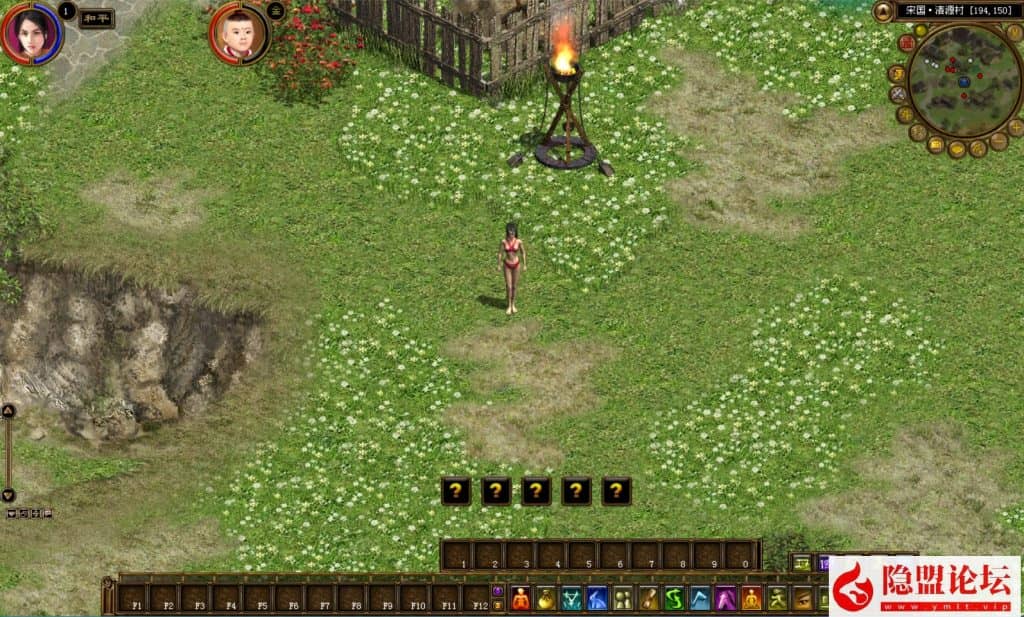This screenshot has width=1024, height=617.
Task: Open the two-figures team icon
Action: coord(623,598)
